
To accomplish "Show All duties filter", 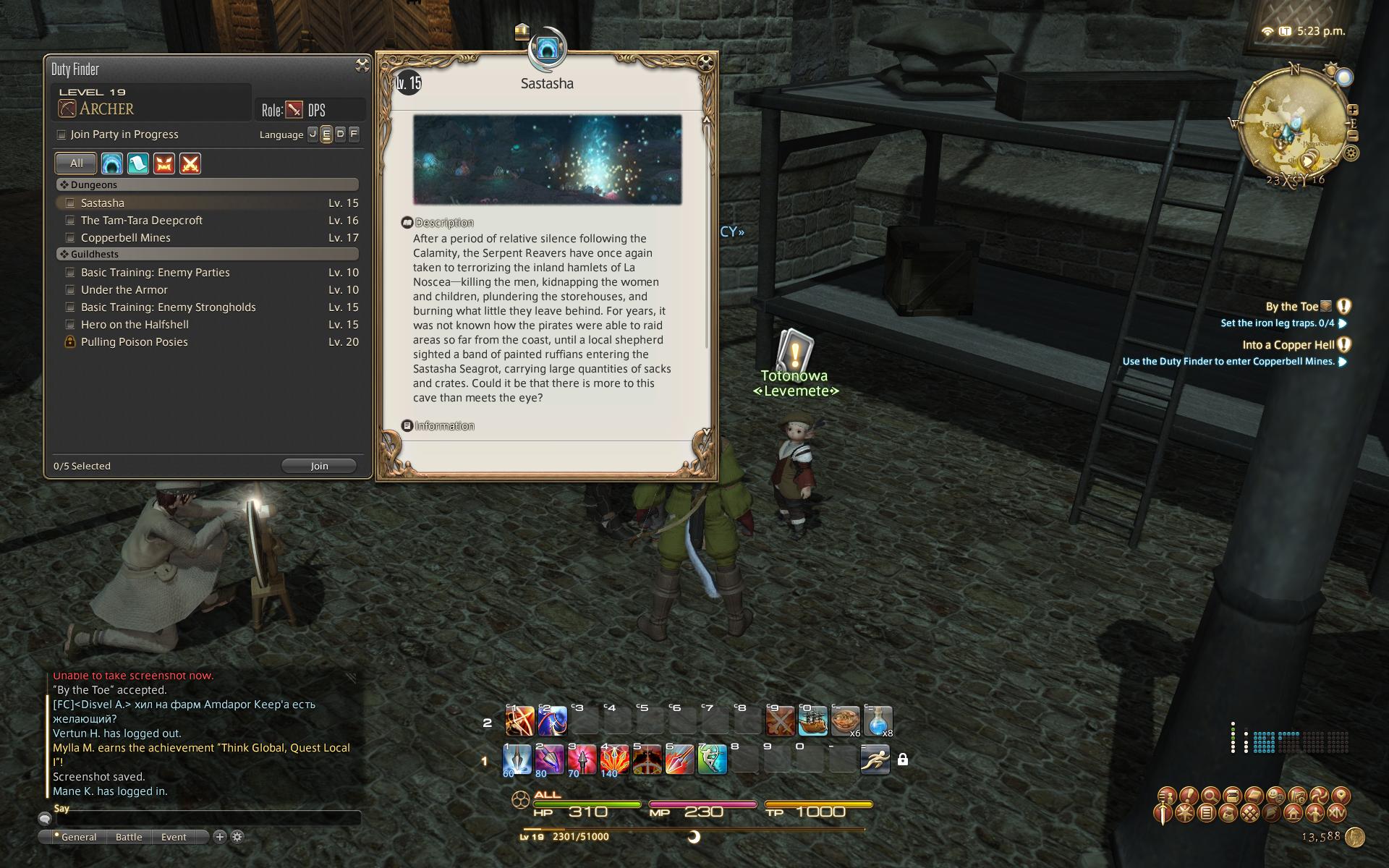I will 76,163.
